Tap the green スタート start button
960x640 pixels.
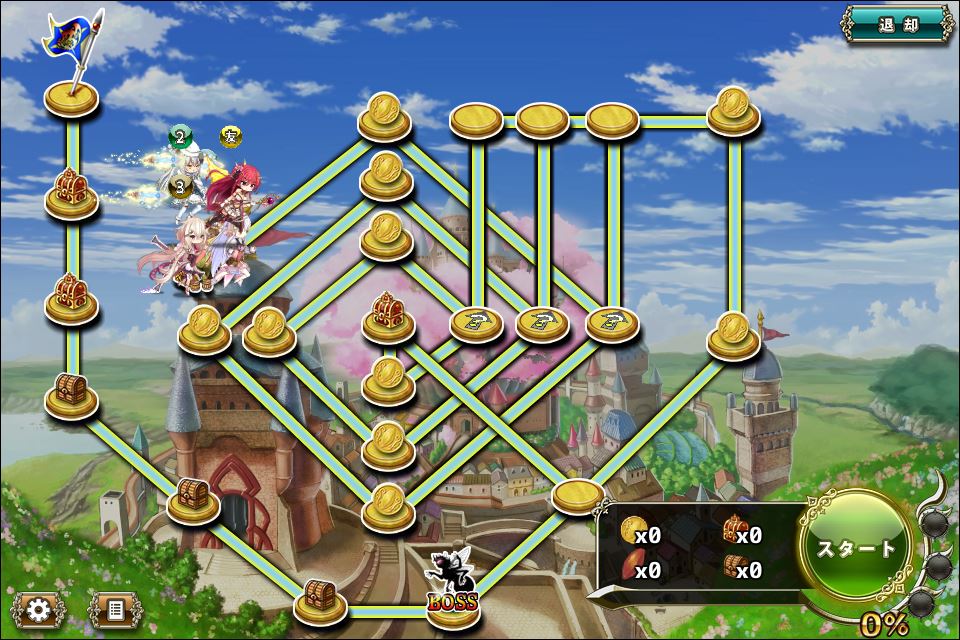856,548
